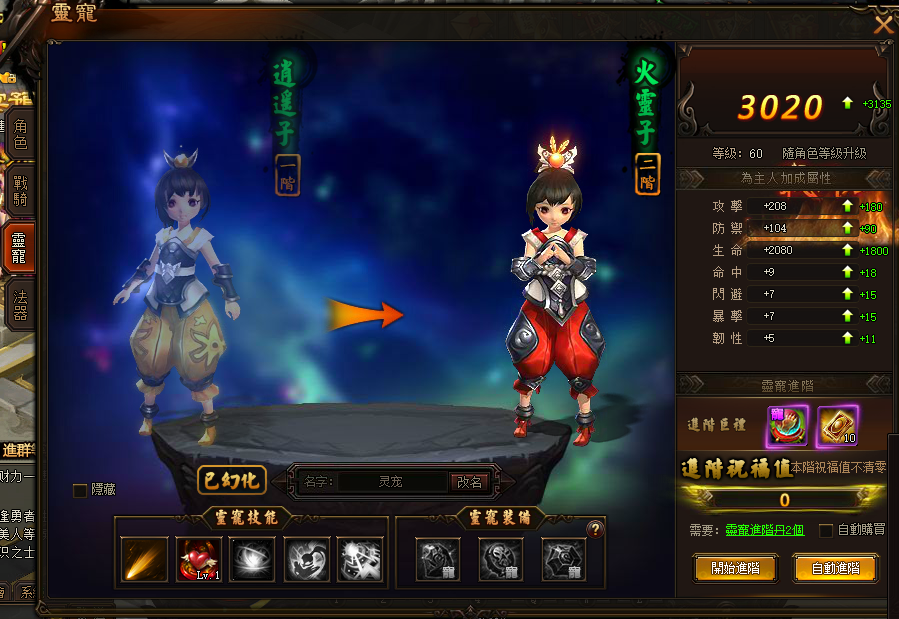The height and width of the screenshot is (619, 899).
Task: Click the golden card gift with 10
Action: (x=838, y=426)
